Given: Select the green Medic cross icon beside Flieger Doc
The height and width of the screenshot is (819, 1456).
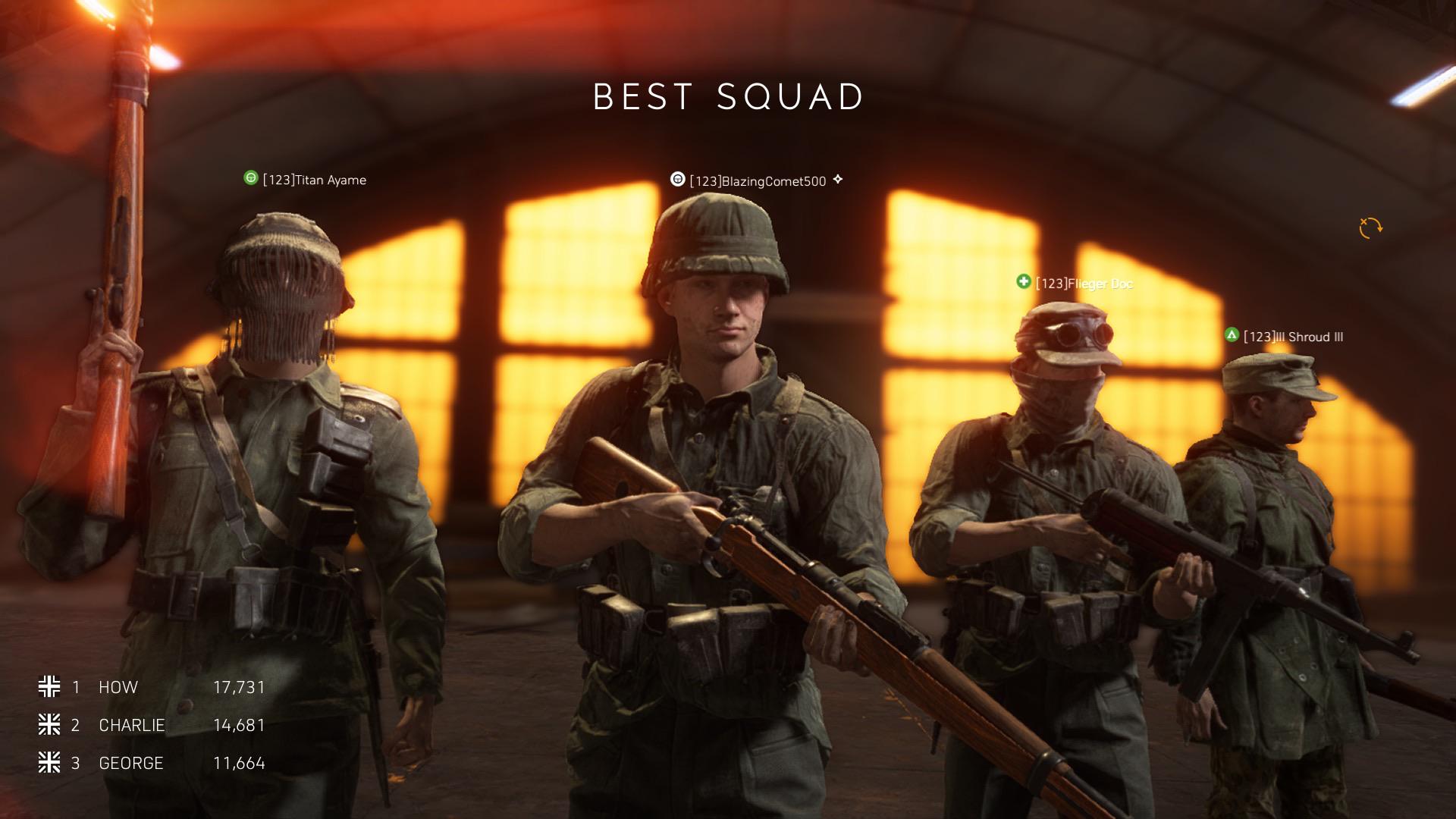Looking at the screenshot, I should (x=1025, y=284).
